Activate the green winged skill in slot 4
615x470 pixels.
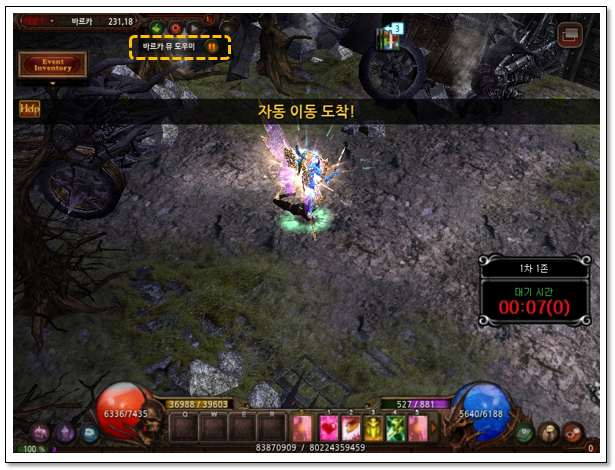pyautogui.click(x=395, y=428)
